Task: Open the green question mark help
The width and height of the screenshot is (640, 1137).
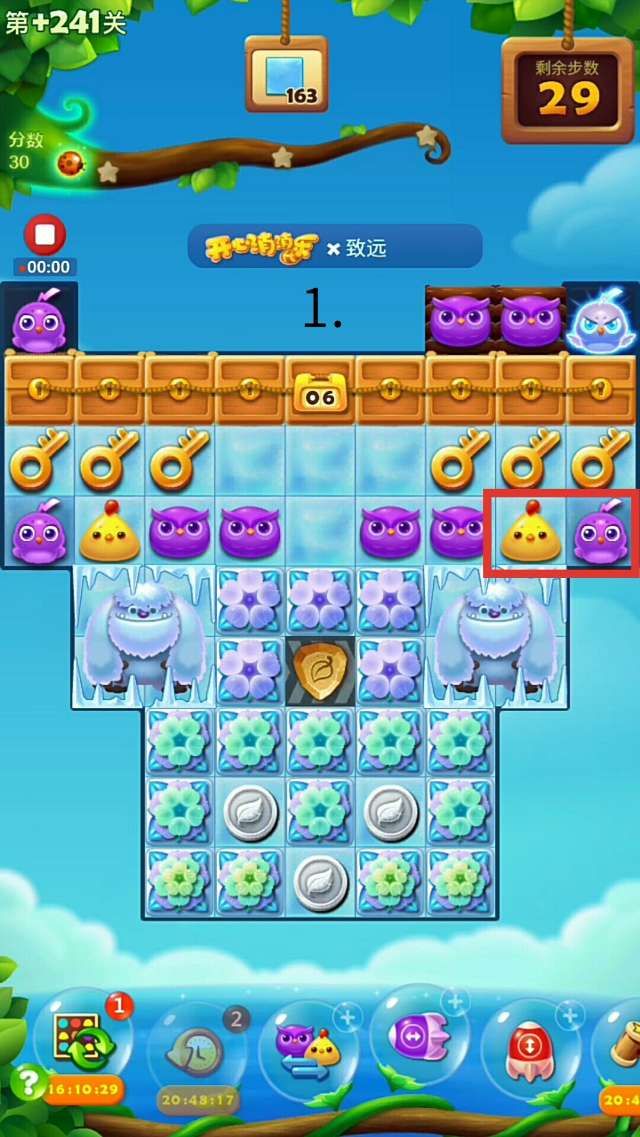Action: (x=26, y=1083)
